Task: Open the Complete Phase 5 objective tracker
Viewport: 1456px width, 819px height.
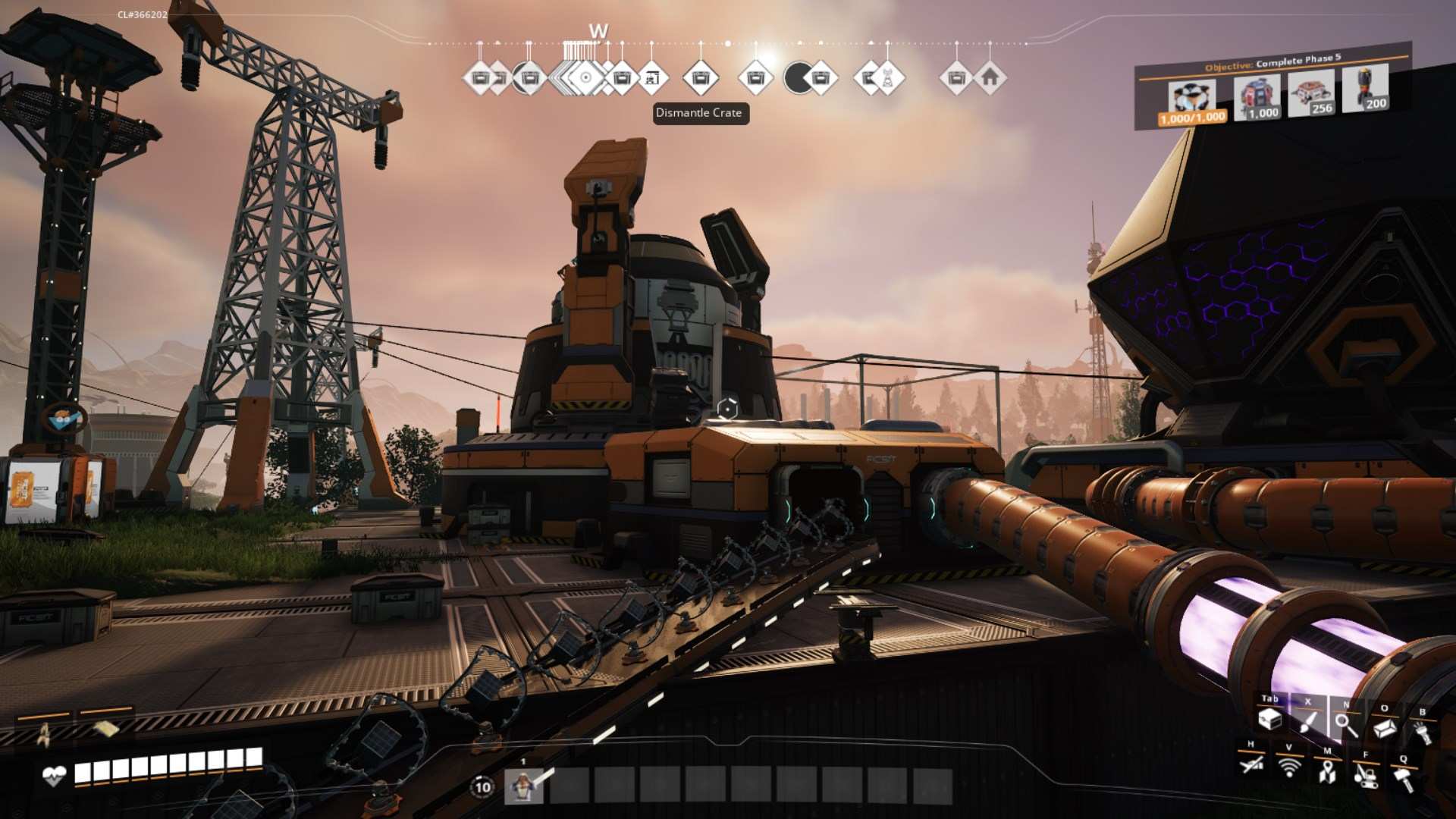Action: coord(1272,63)
